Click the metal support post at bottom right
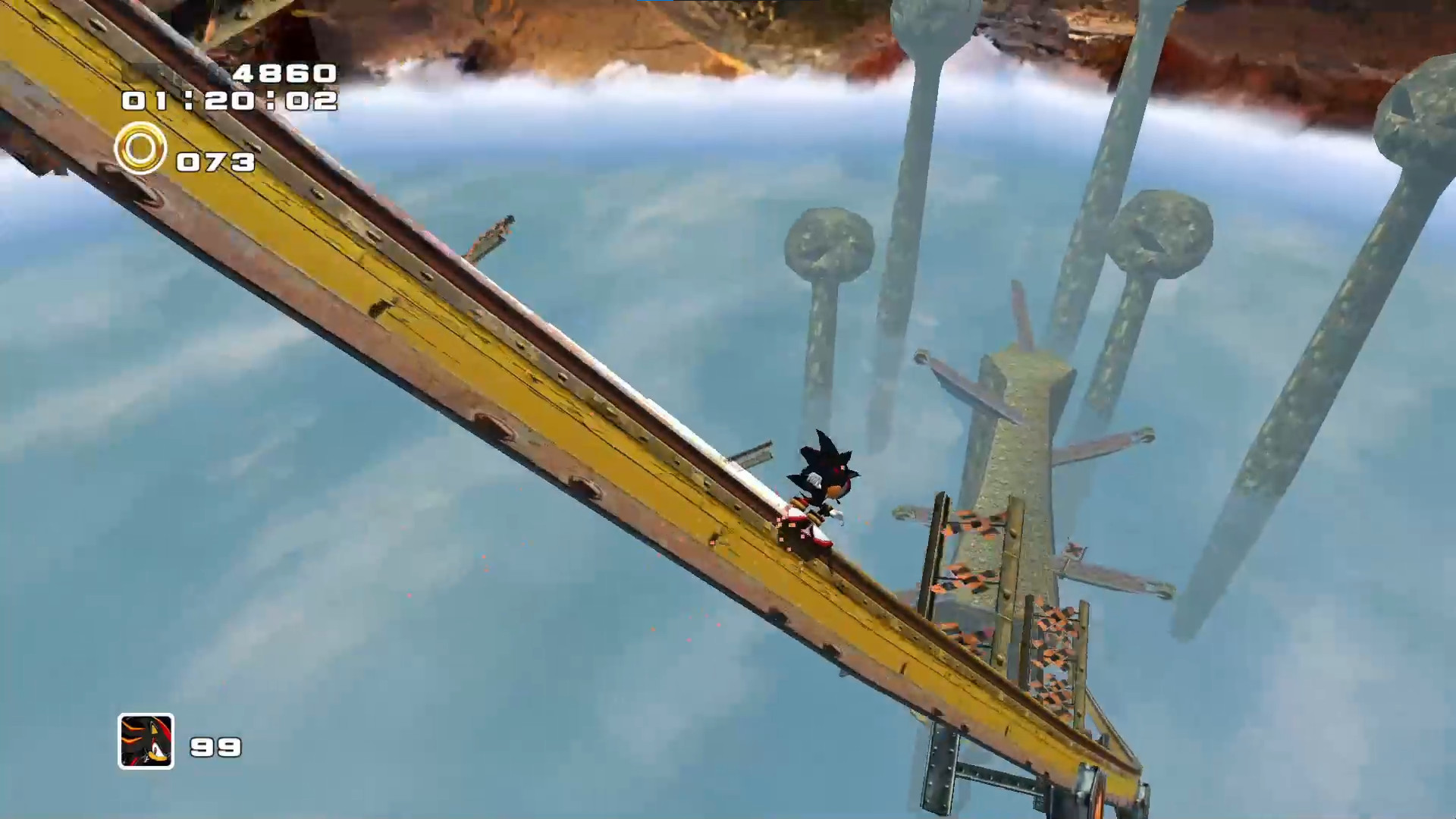This screenshot has width=1456, height=819. 940,766
